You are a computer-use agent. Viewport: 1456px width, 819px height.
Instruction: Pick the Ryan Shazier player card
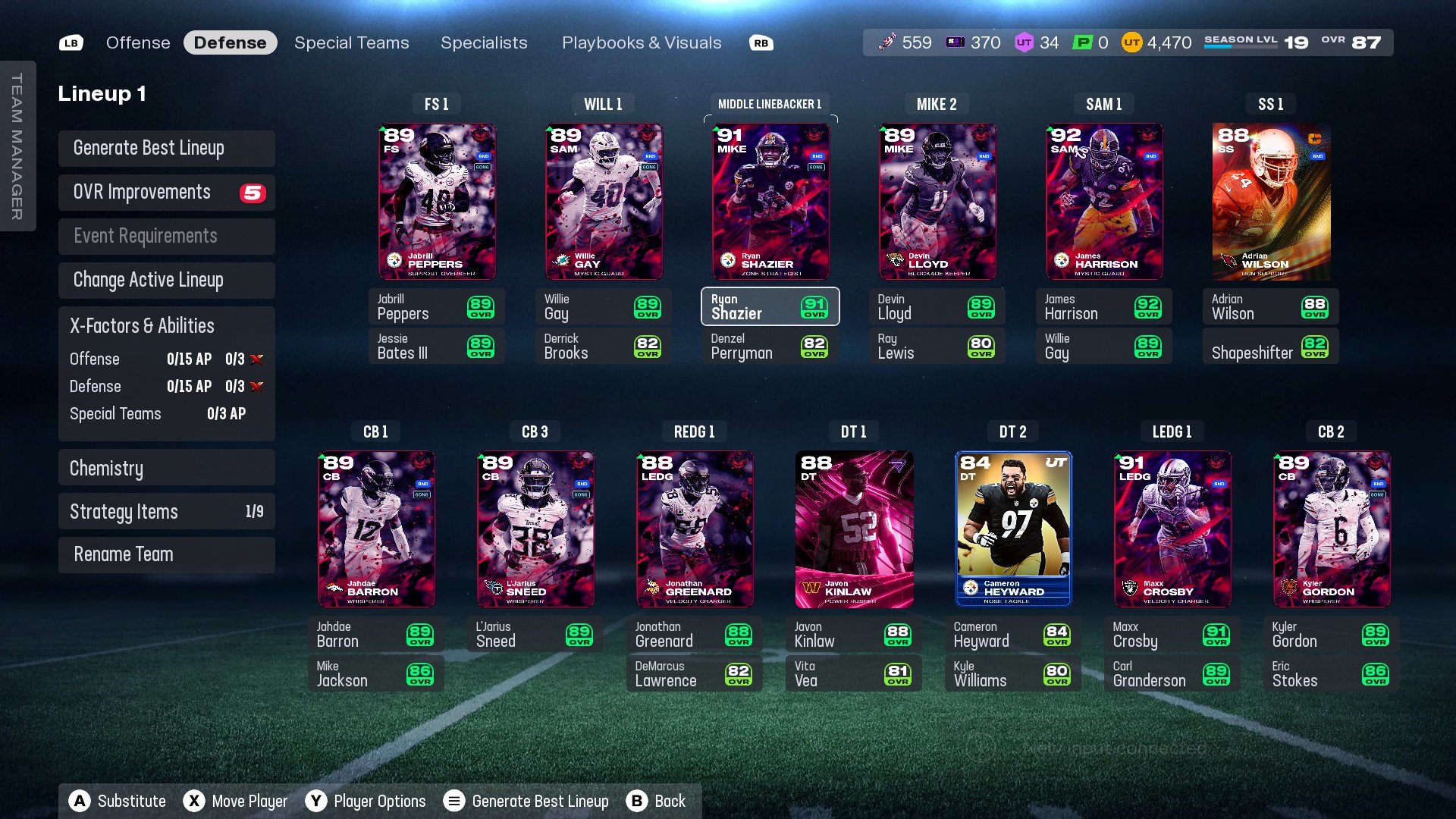coord(770,202)
